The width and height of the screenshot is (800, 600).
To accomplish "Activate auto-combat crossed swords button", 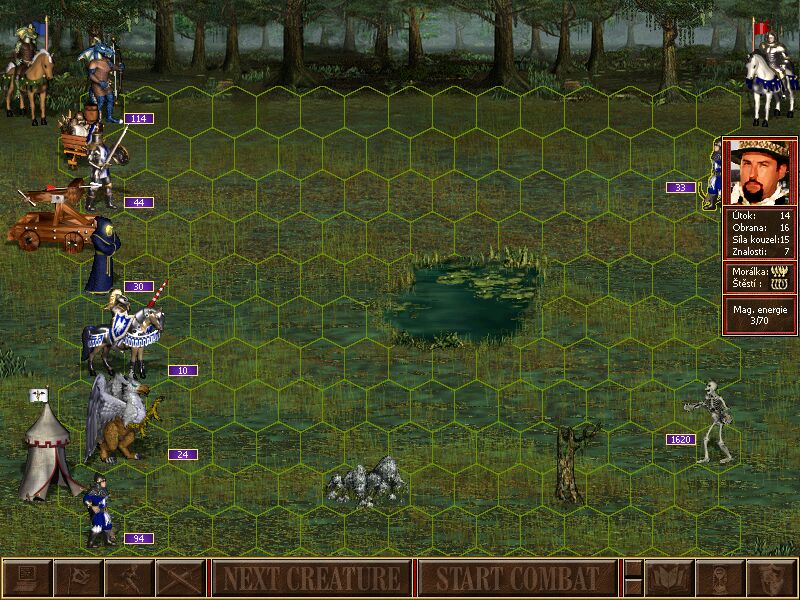I will [x=180, y=578].
